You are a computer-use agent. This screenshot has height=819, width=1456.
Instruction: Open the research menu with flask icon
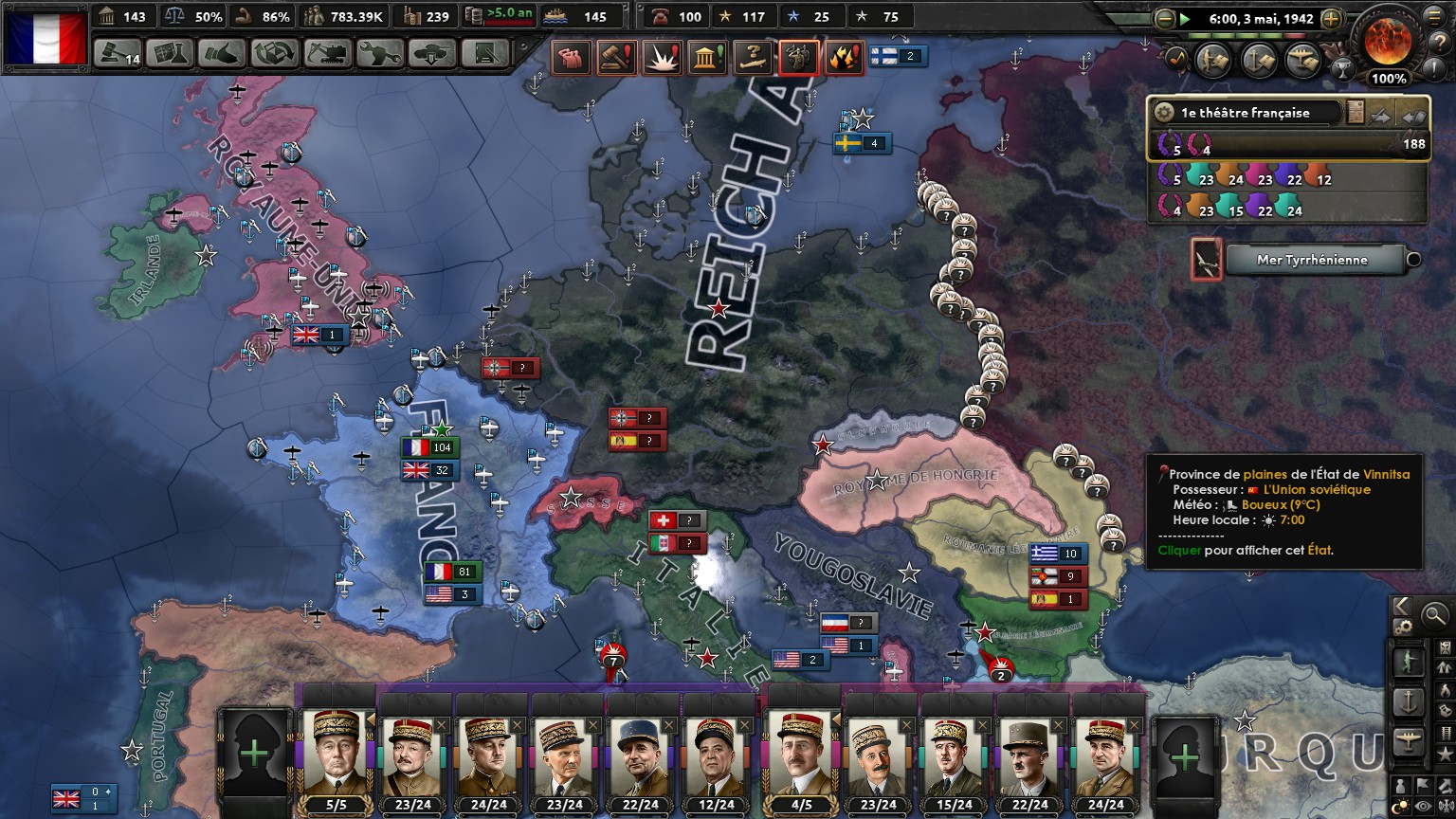click(170, 54)
